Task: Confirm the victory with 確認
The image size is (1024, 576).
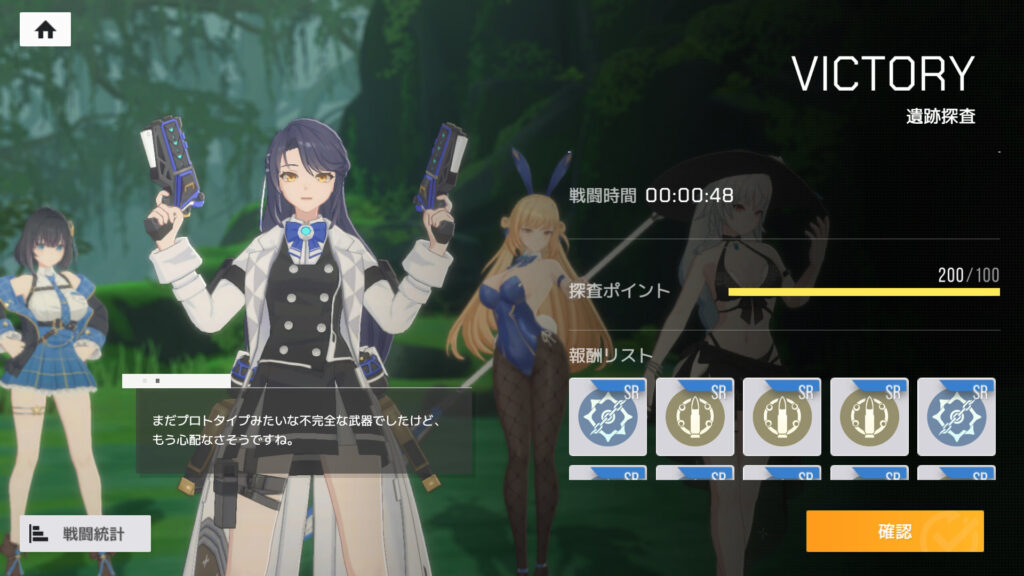Action: tap(894, 531)
